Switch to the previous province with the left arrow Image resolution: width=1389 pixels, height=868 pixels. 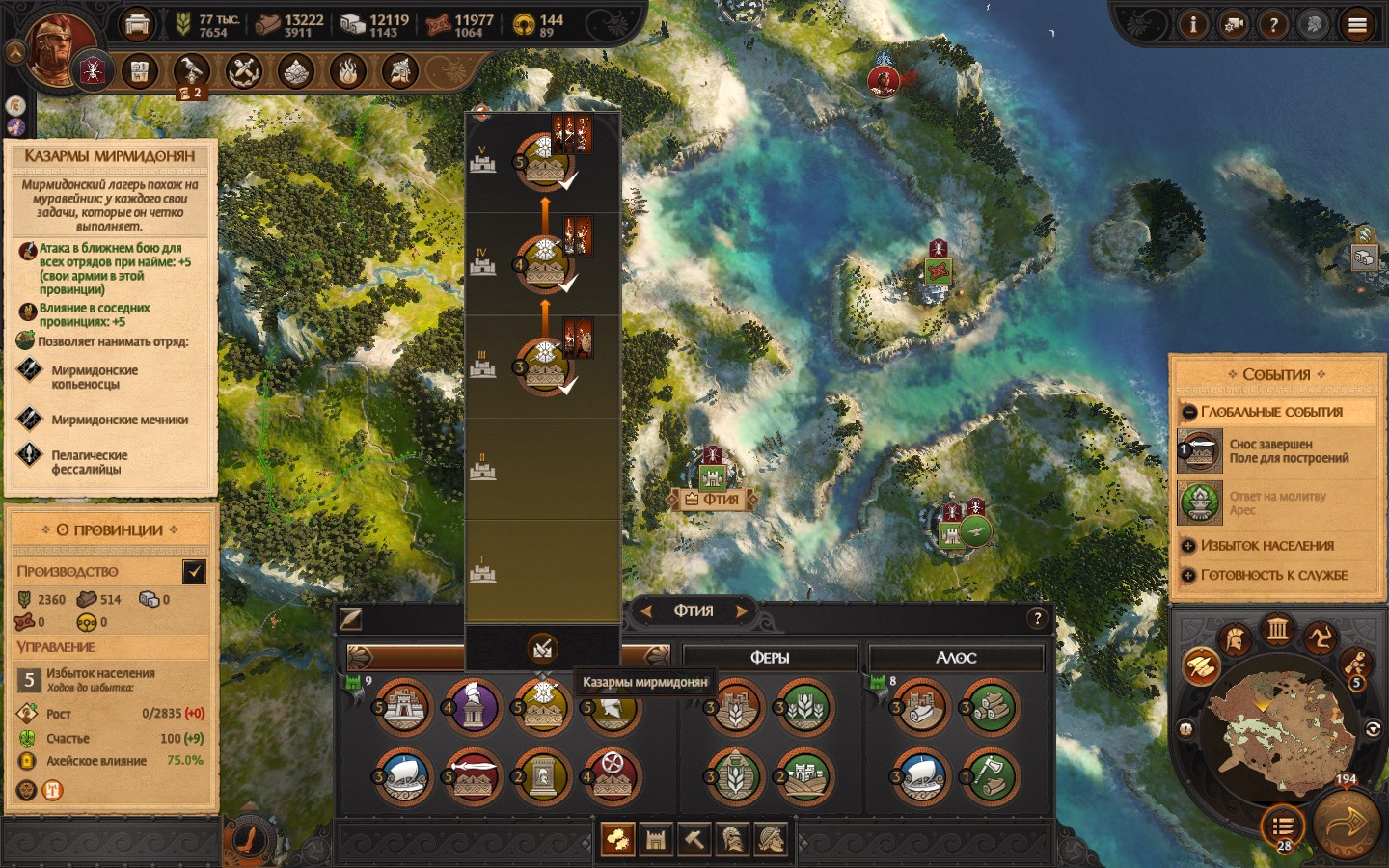tap(646, 610)
